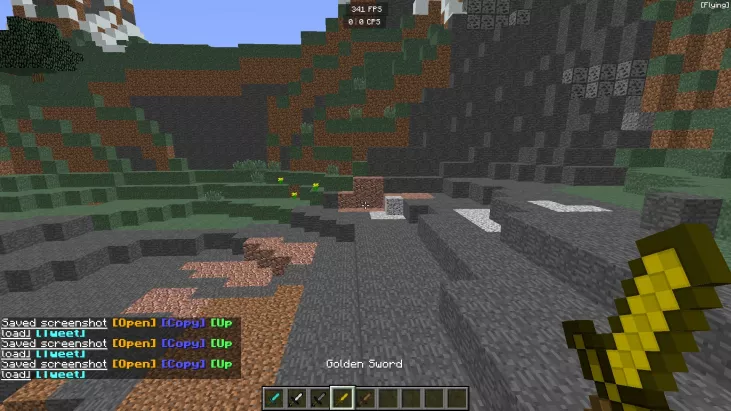The width and height of the screenshot is (731, 411).
Task: Copy the oldest saved screenshot in chat
Action: click(x=183, y=322)
